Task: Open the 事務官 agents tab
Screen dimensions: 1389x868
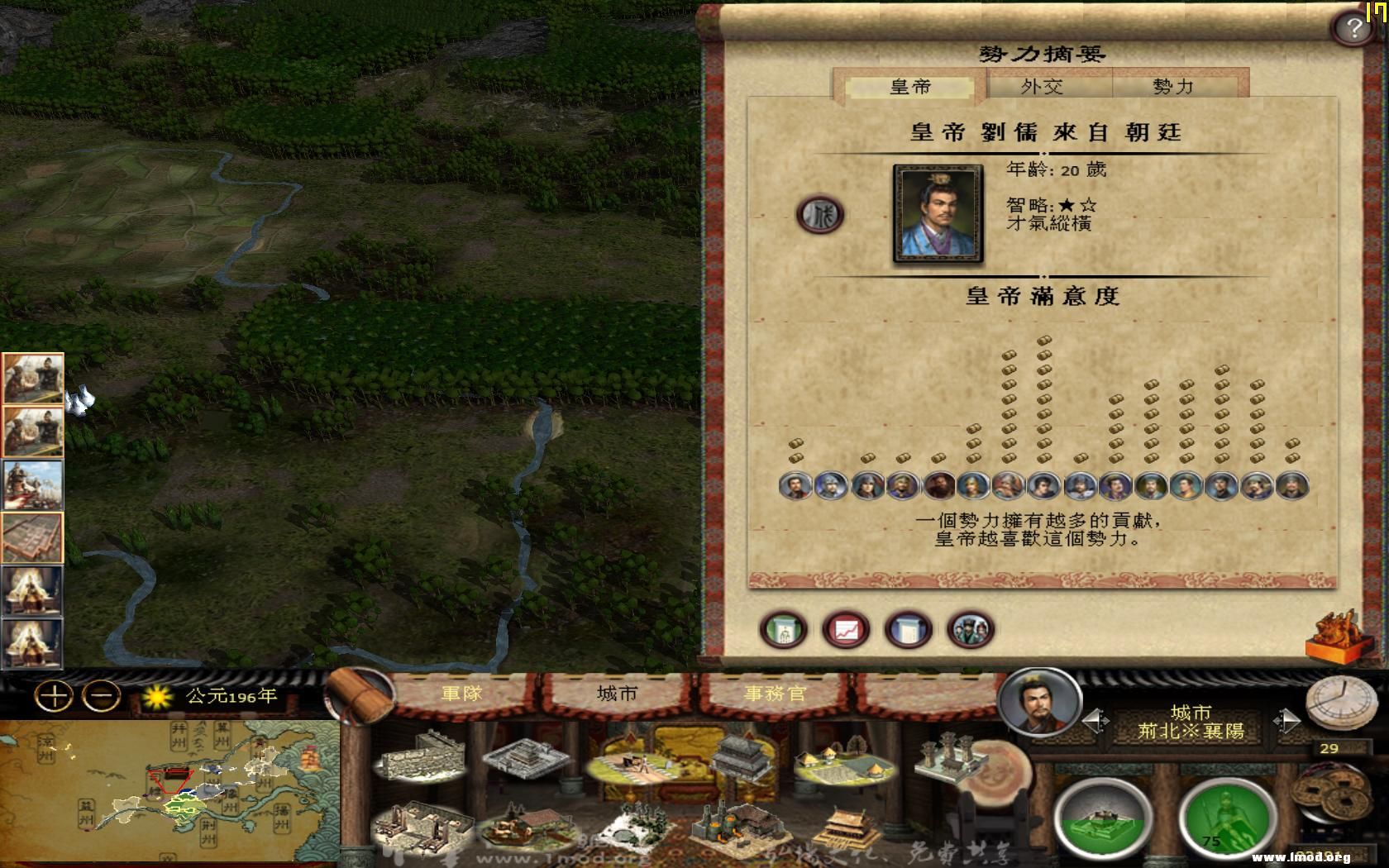Action: click(x=776, y=694)
